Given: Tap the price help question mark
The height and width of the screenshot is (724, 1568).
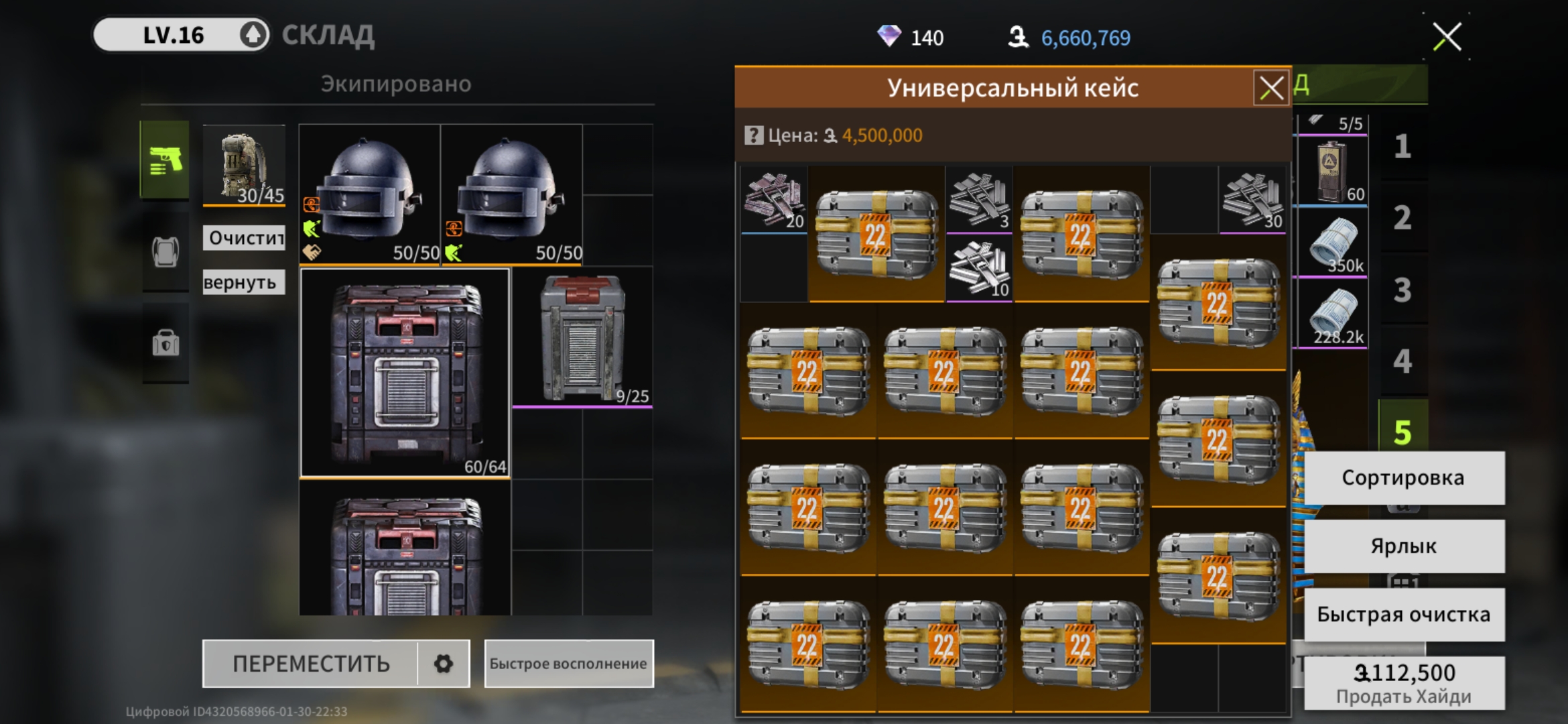Looking at the screenshot, I should [x=753, y=135].
